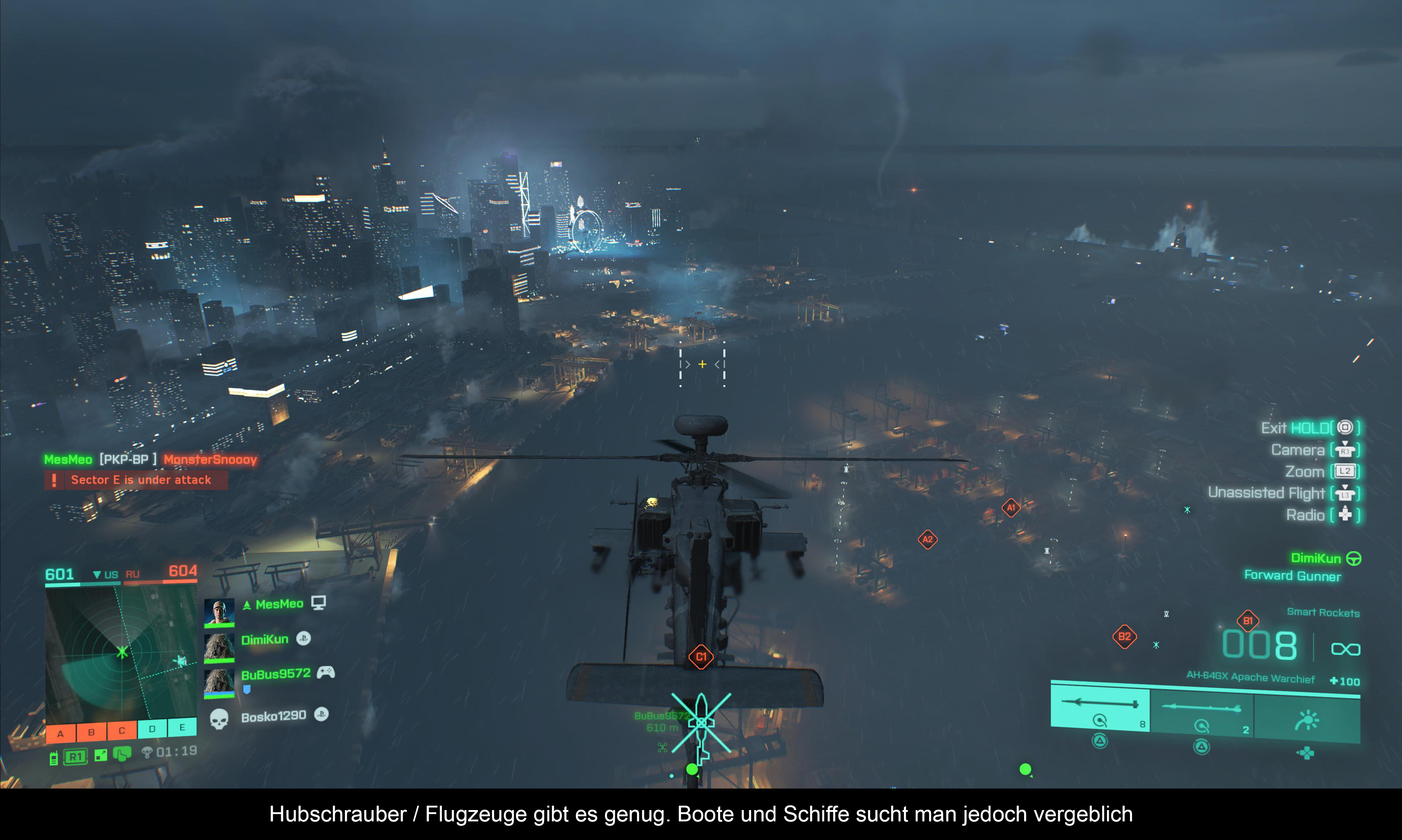Click the radar minimap
The width and height of the screenshot is (1402, 840).
pyautogui.click(x=121, y=653)
